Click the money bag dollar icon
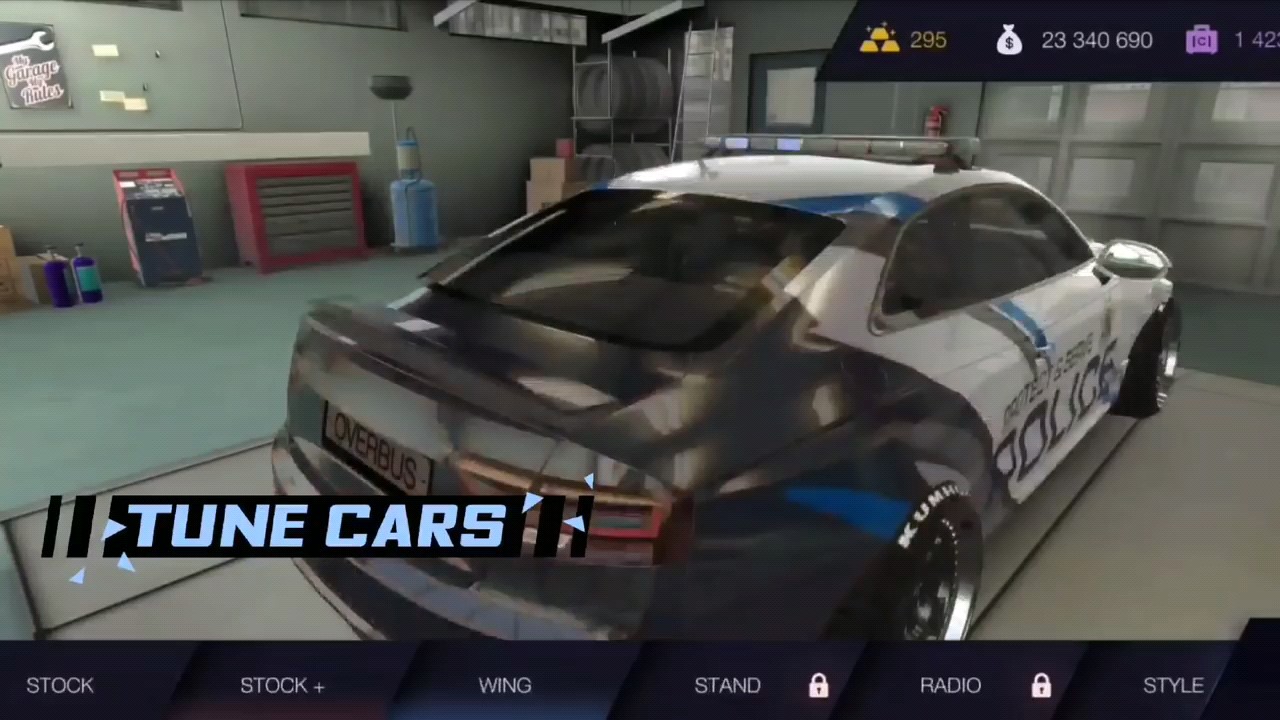 pos(1009,40)
